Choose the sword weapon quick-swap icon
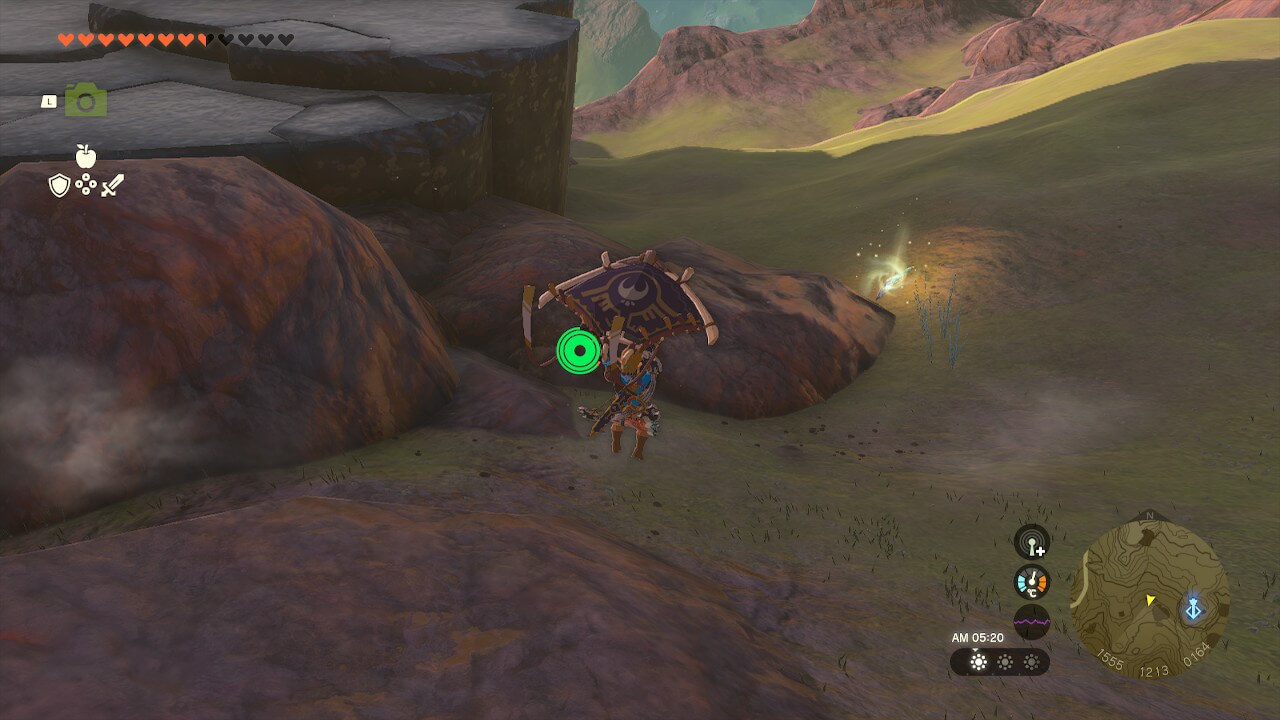 [x=112, y=185]
